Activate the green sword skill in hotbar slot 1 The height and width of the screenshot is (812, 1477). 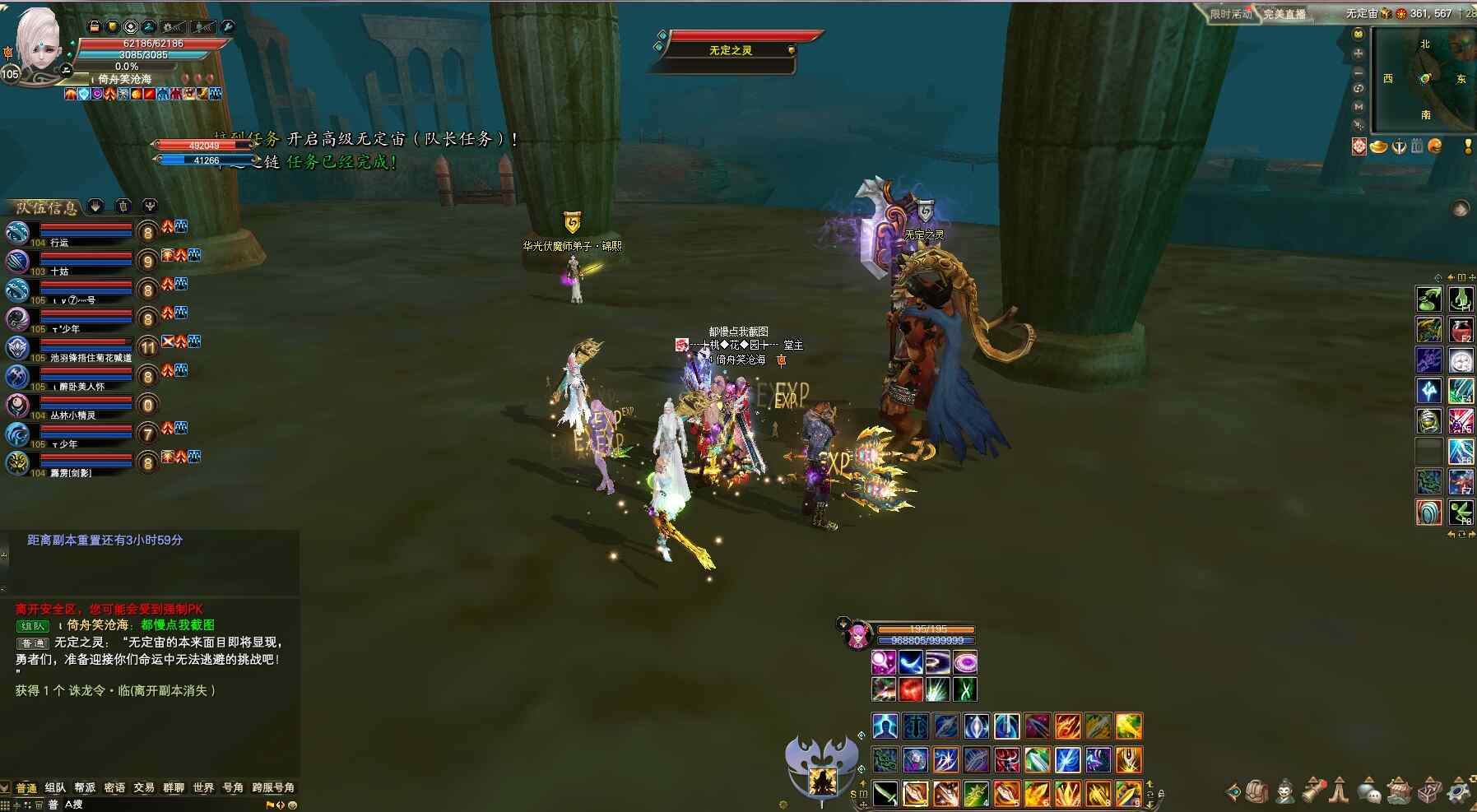click(x=885, y=794)
